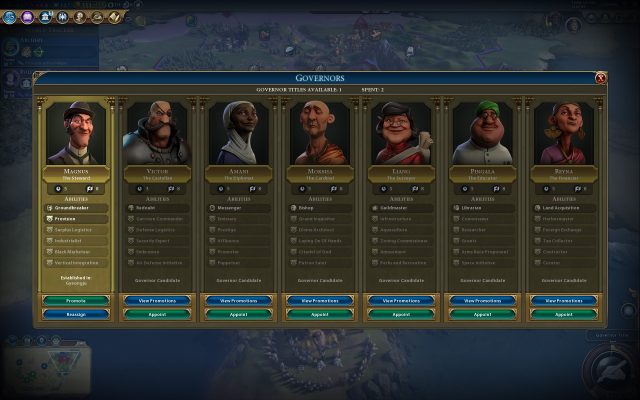The width and height of the screenshot is (640, 400).
Task: Appoint Pingala as governor
Action: click(x=482, y=314)
